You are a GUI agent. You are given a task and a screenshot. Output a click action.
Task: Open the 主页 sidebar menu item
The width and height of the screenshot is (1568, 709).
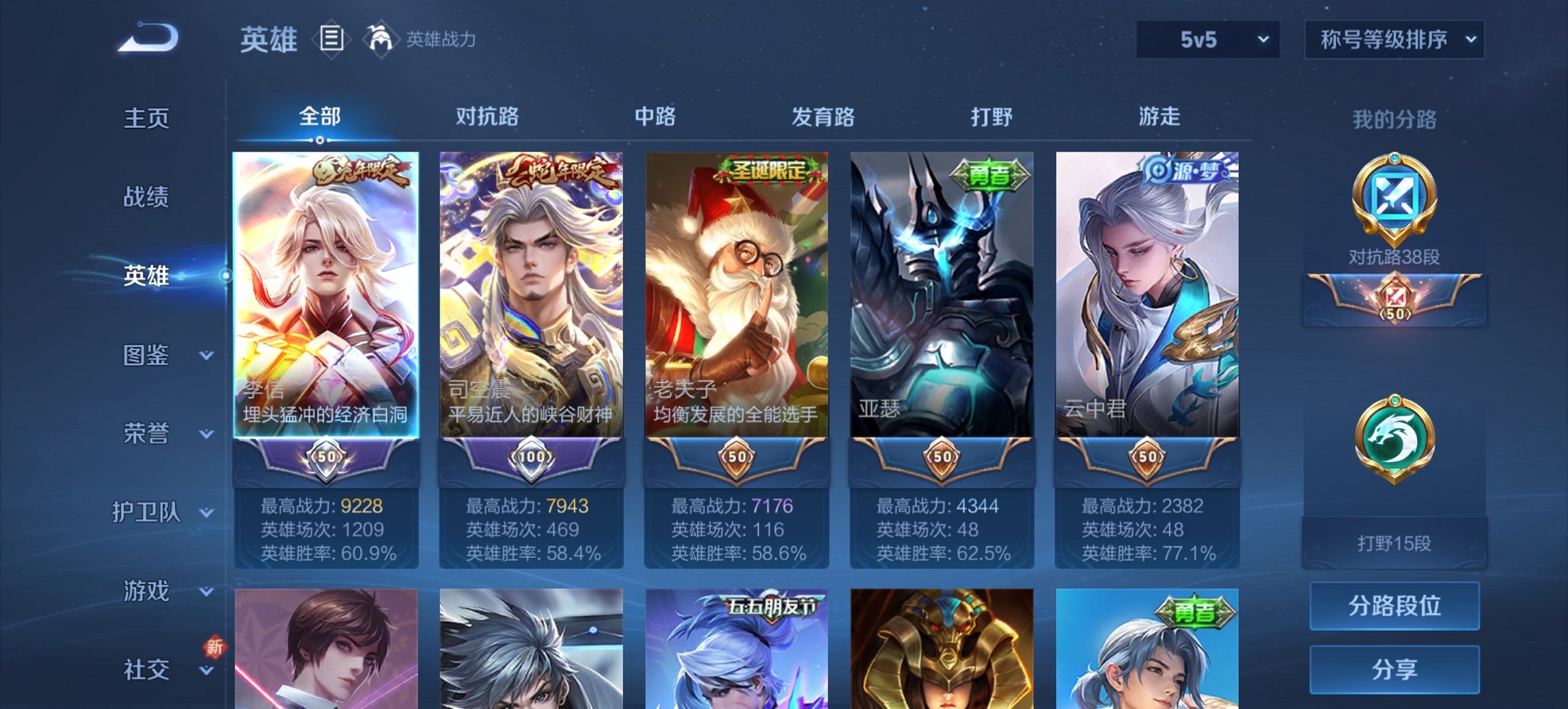coord(145,118)
